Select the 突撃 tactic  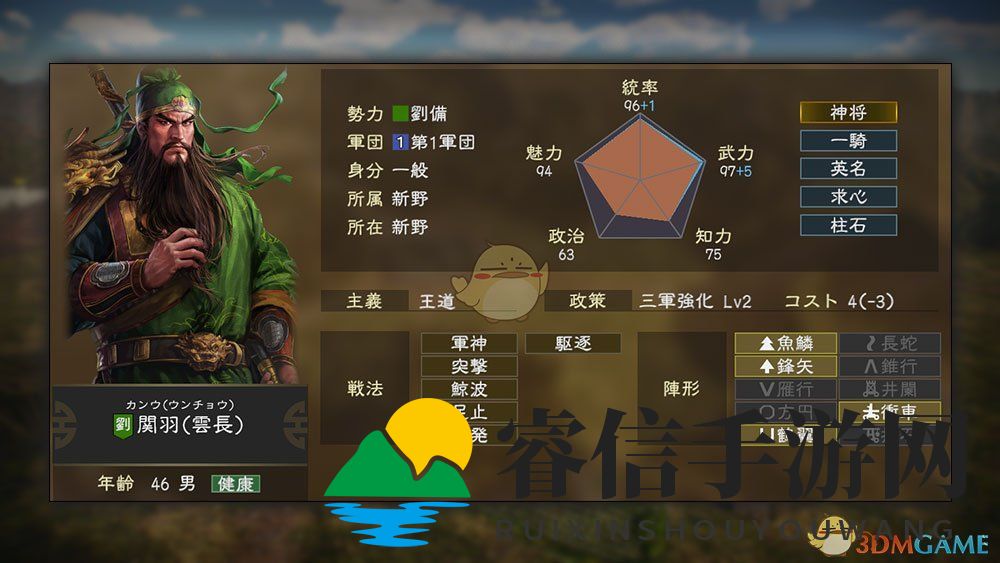[469, 367]
